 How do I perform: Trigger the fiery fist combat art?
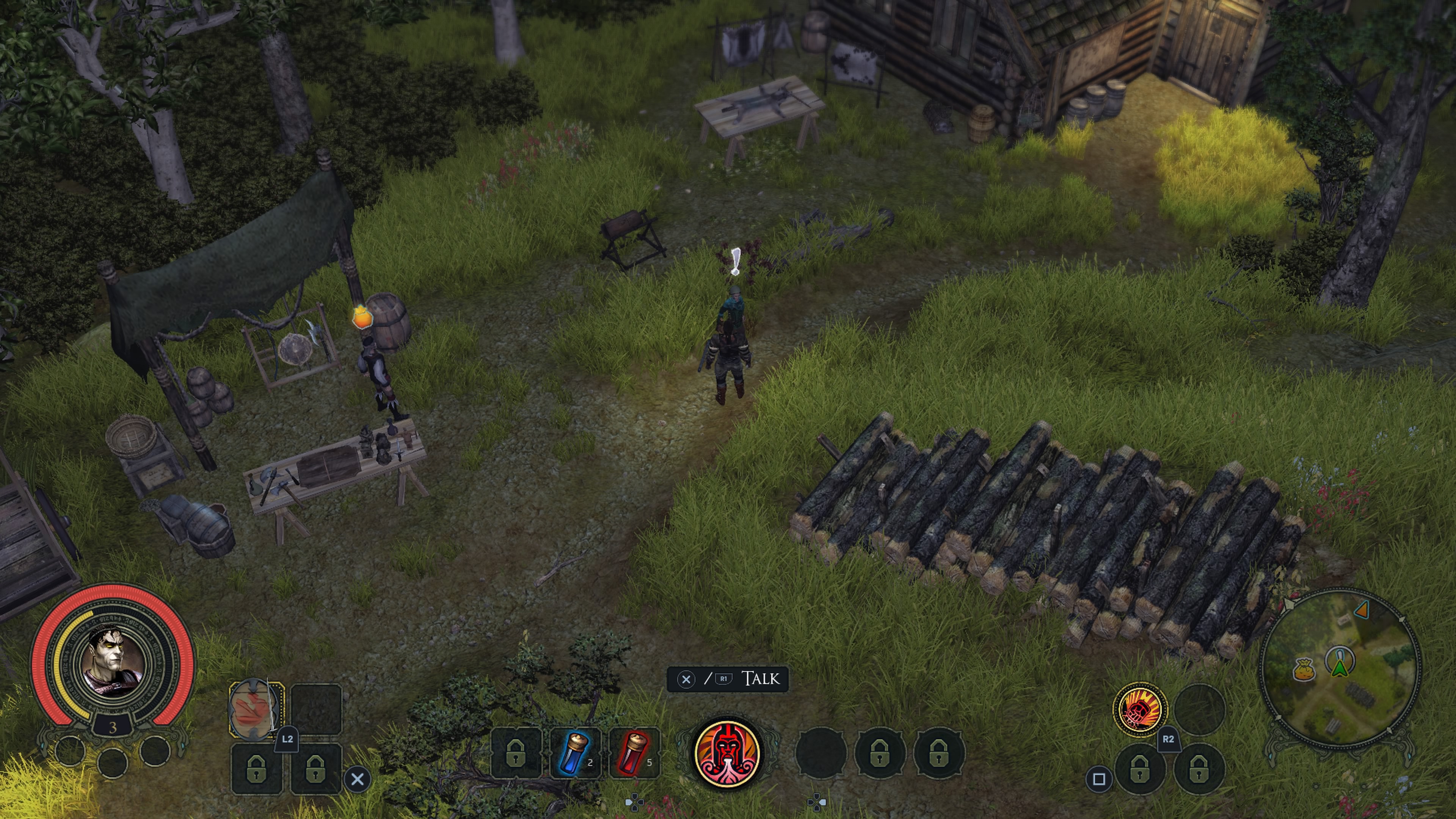click(1139, 709)
